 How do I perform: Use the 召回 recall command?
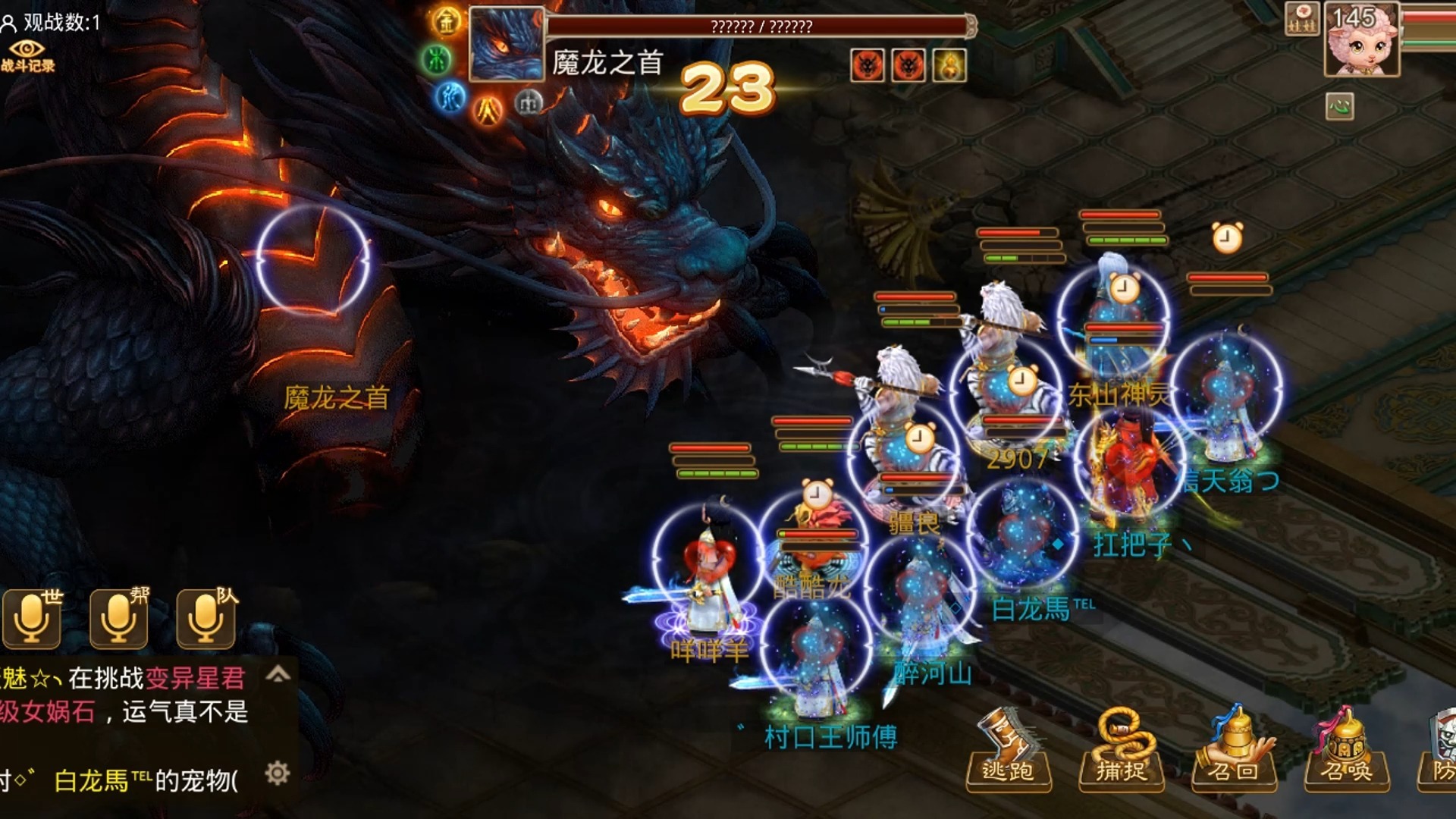(x=1233, y=752)
